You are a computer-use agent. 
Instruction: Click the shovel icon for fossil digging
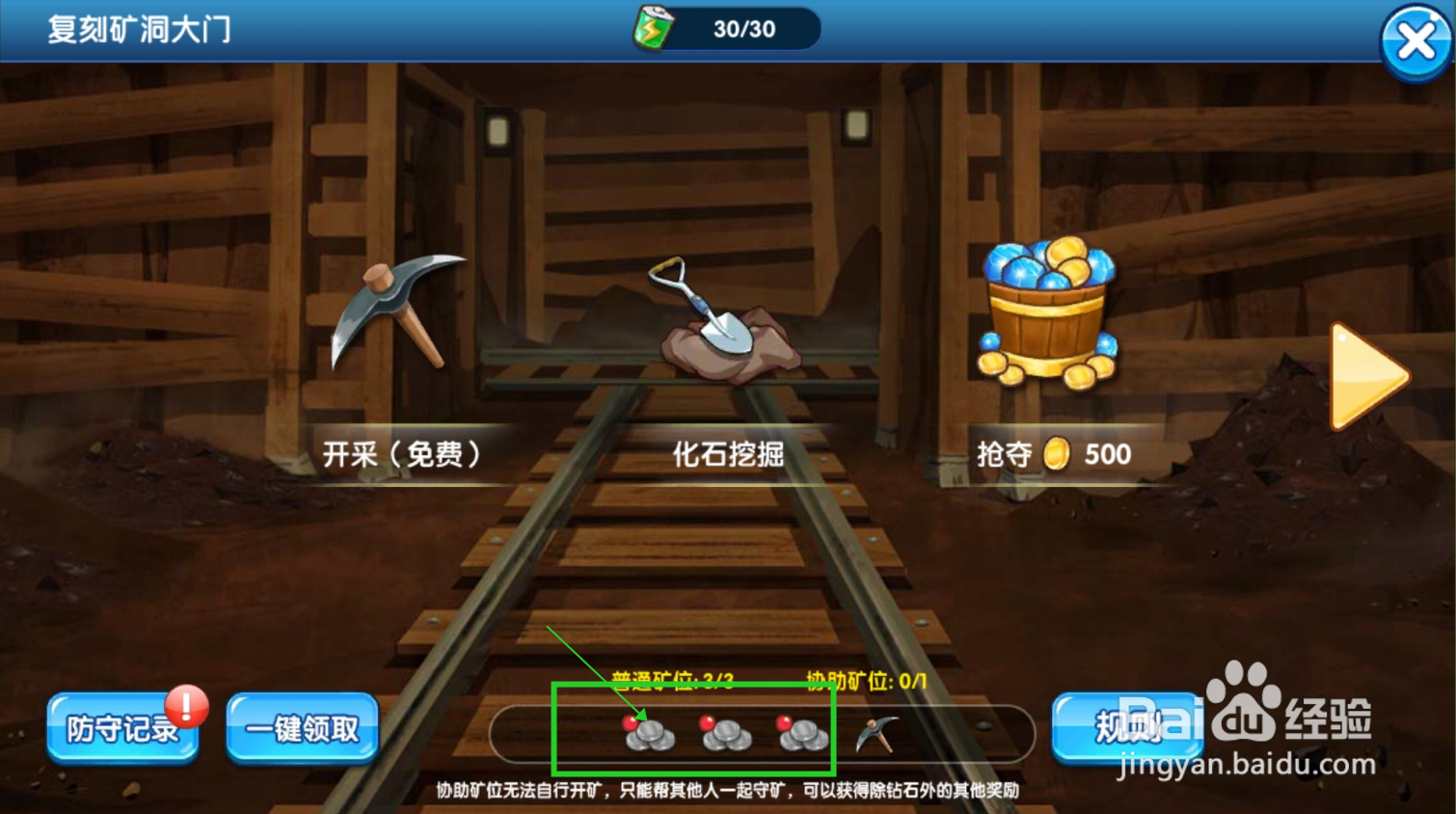(716, 309)
